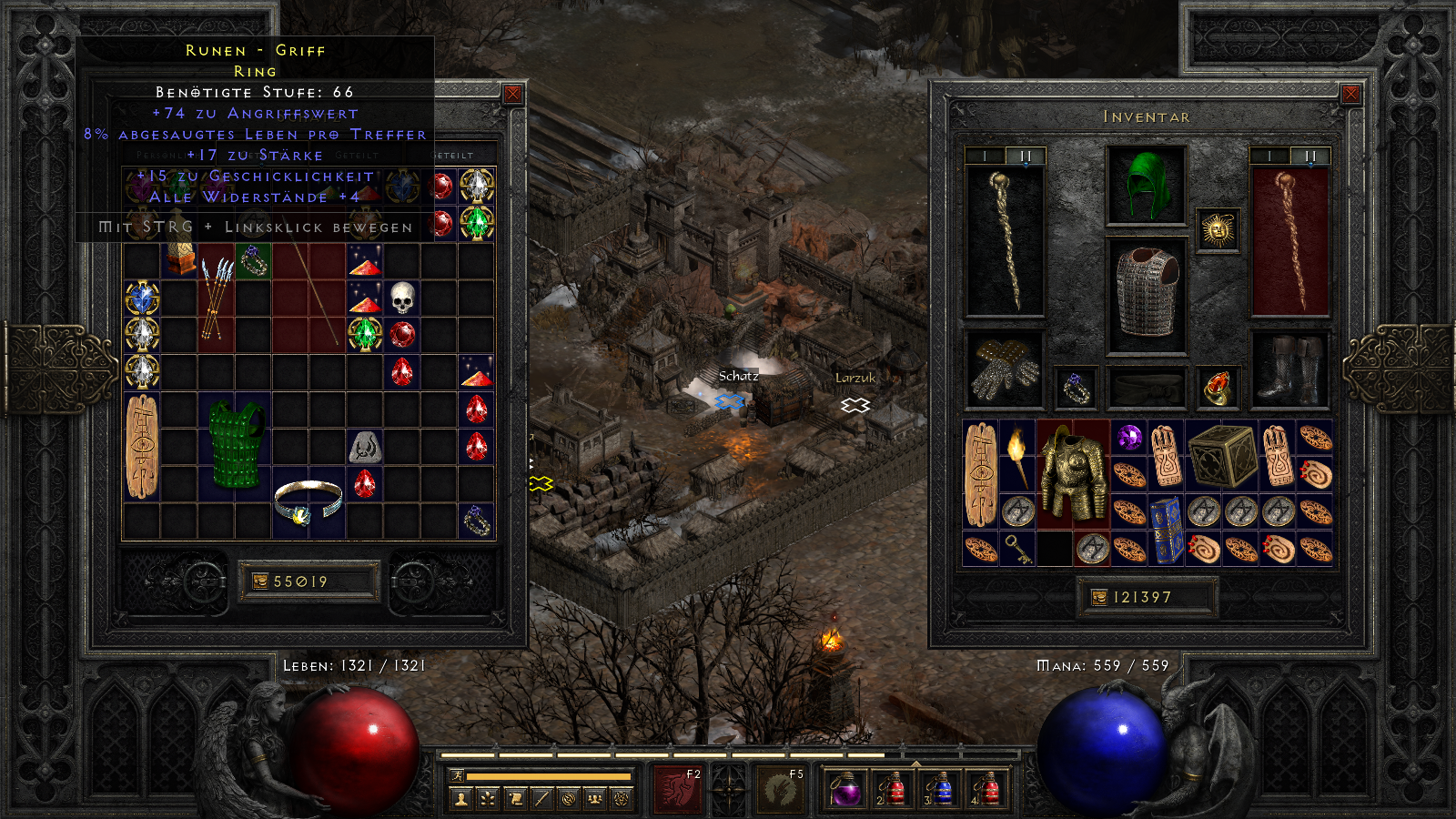Select the key in the inventory

1017,549
